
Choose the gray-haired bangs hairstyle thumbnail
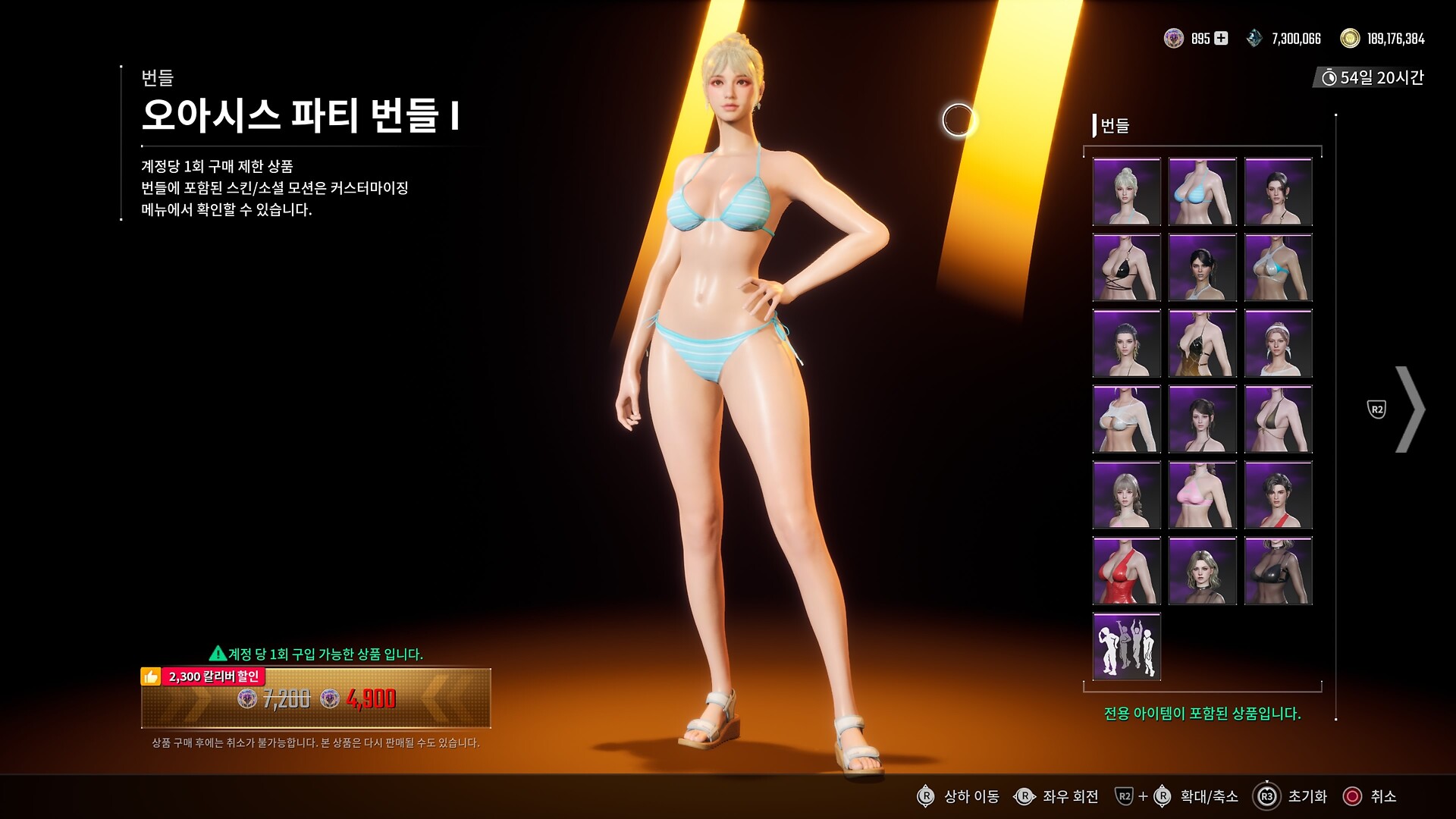tap(1126, 495)
